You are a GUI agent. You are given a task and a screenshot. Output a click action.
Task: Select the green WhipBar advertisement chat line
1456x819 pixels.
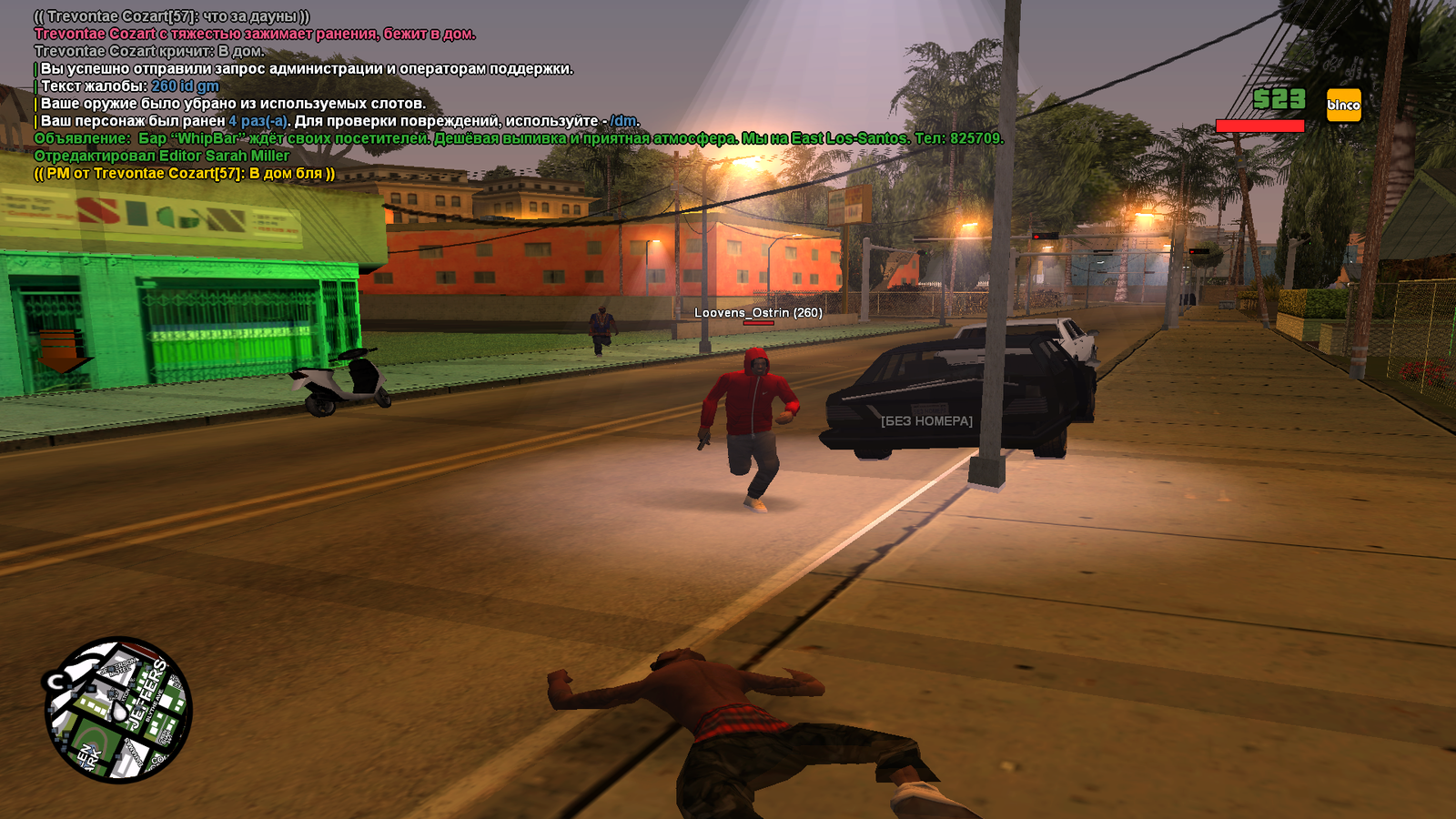(519, 138)
